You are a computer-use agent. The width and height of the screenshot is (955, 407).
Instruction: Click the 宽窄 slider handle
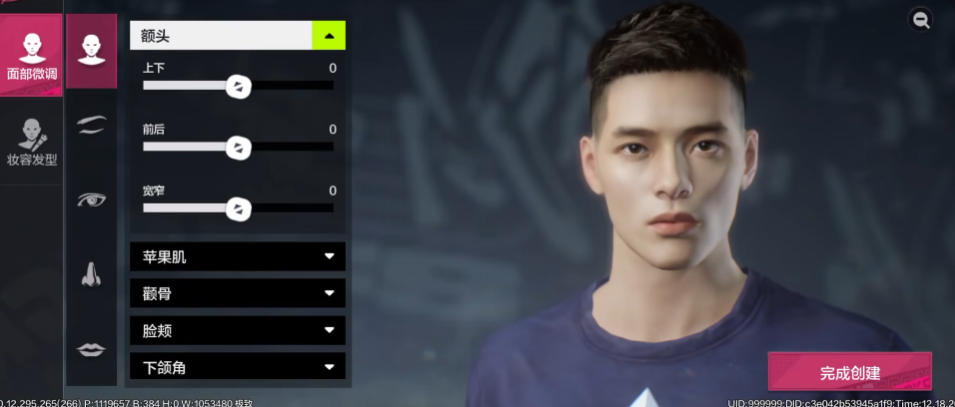238,209
